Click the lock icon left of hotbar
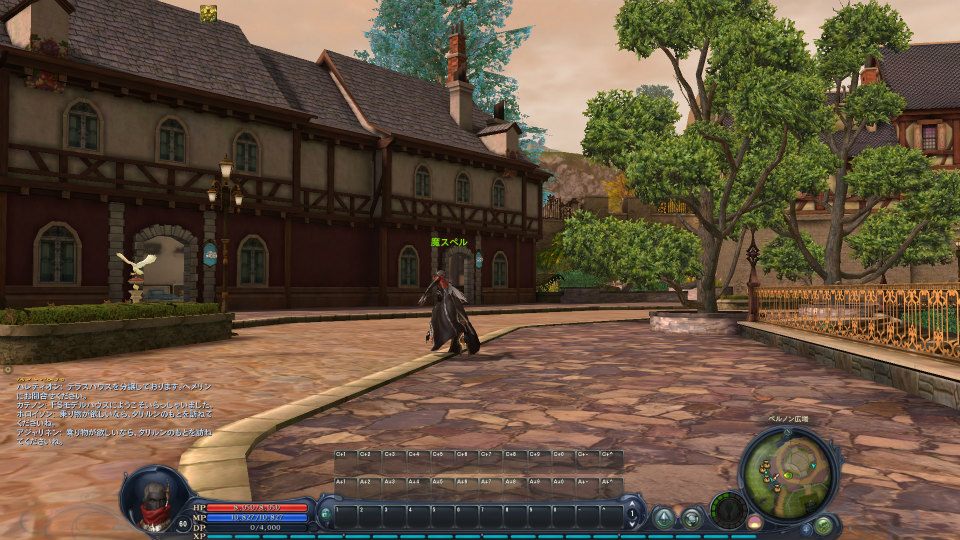The height and width of the screenshot is (540, 960). tap(325, 515)
